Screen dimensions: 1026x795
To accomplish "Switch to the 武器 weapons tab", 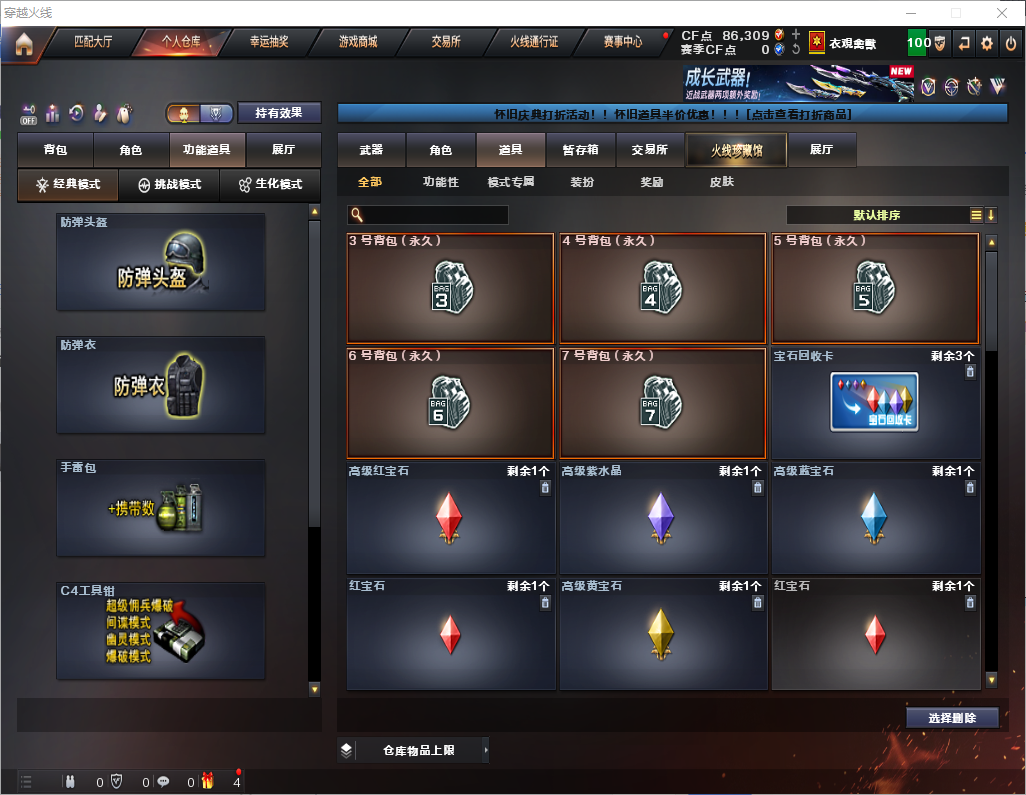I will [x=371, y=150].
